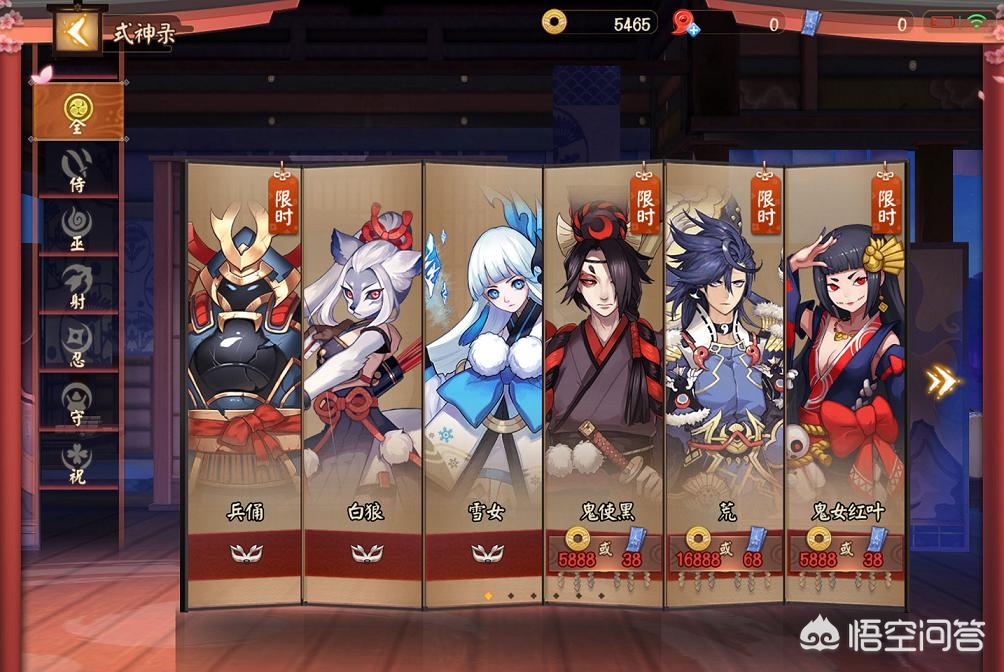Show next page with the golden arrows
Screen dimensions: 1004x672
(941, 380)
